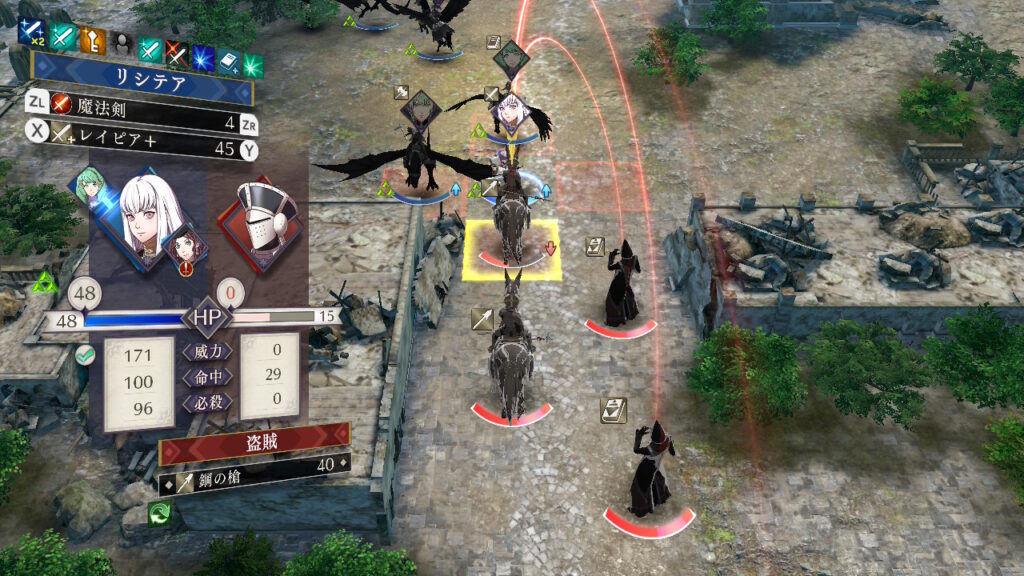Click the double-strike sword skill icon
The width and height of the screenshot is (1024, 576).
[x=31, y=37]
